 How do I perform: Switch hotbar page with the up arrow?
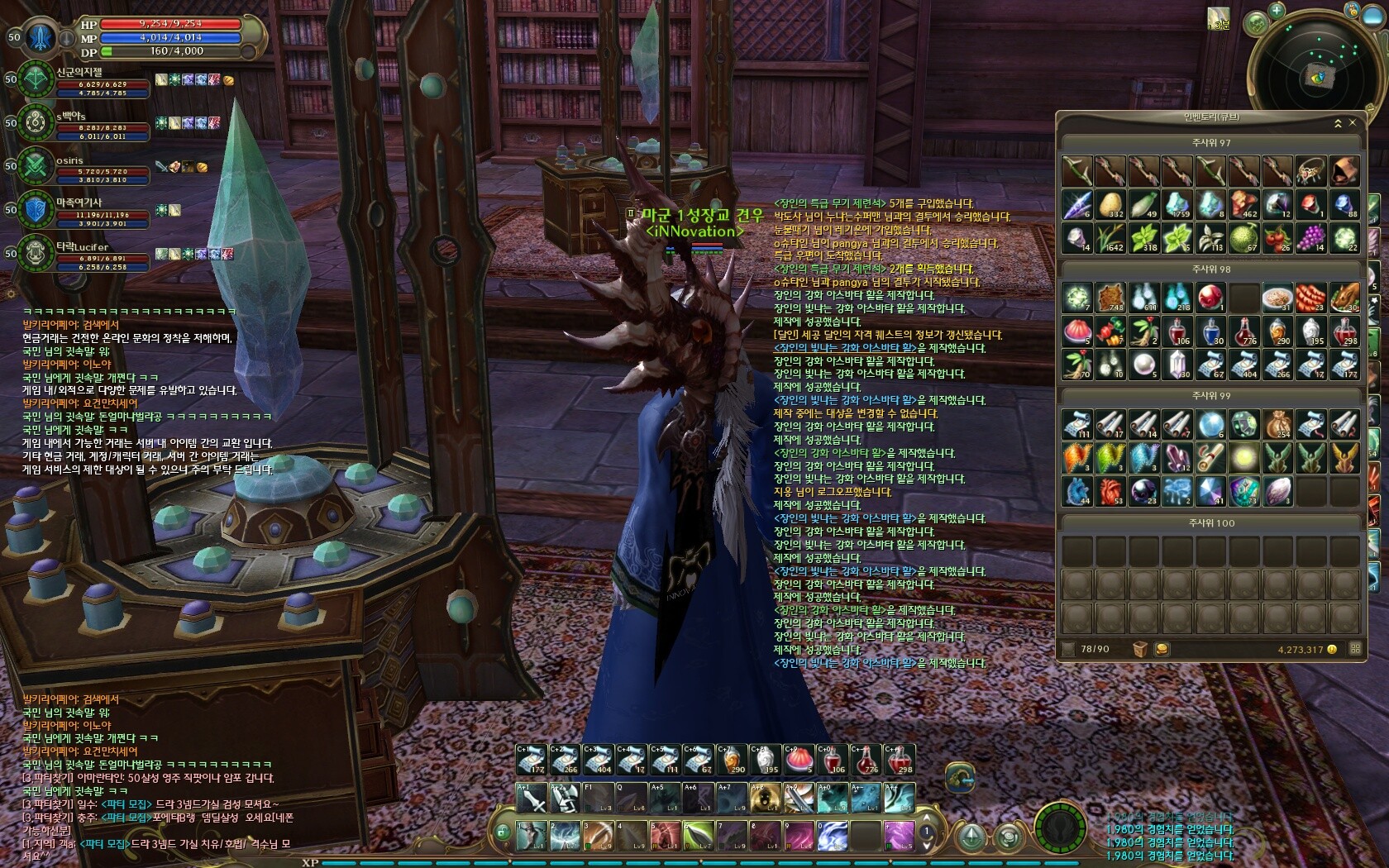click(928, 818)
